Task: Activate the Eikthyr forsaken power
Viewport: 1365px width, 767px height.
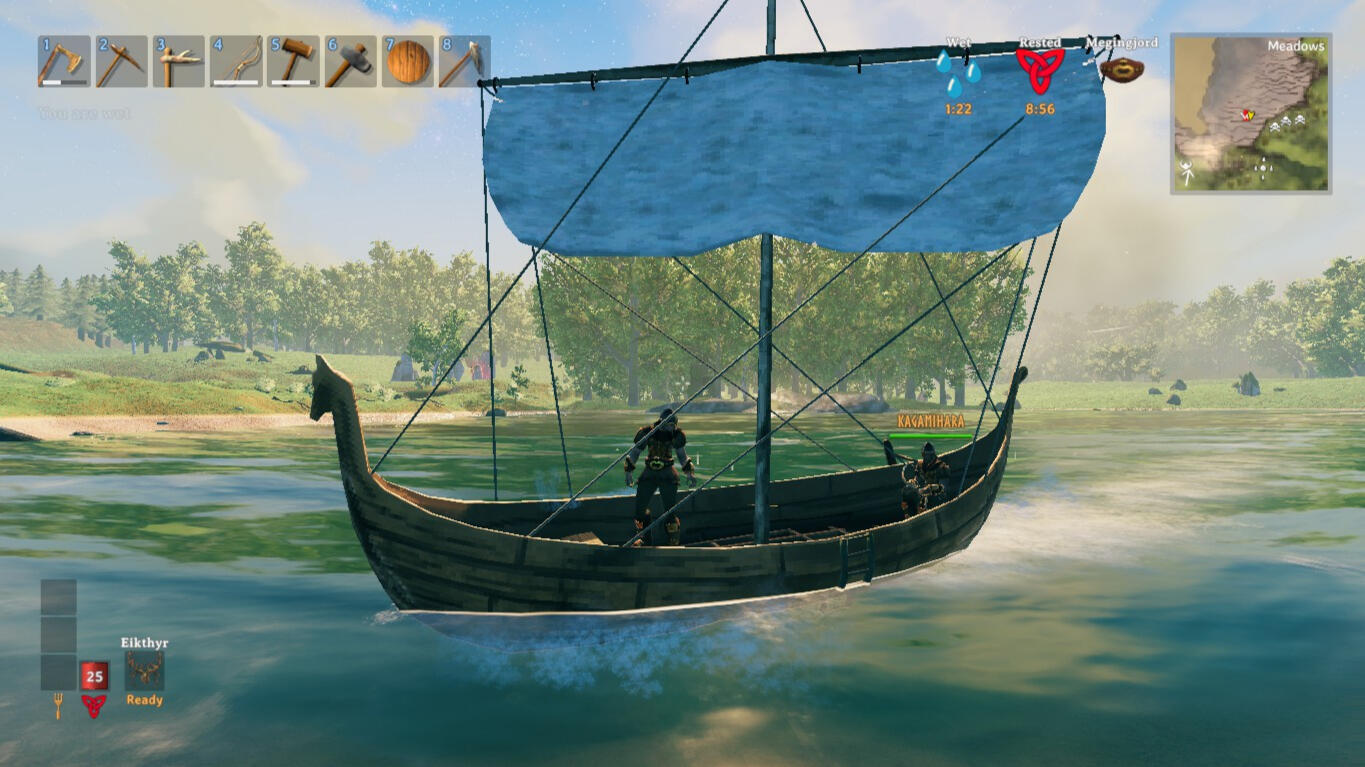Action: 144,671
